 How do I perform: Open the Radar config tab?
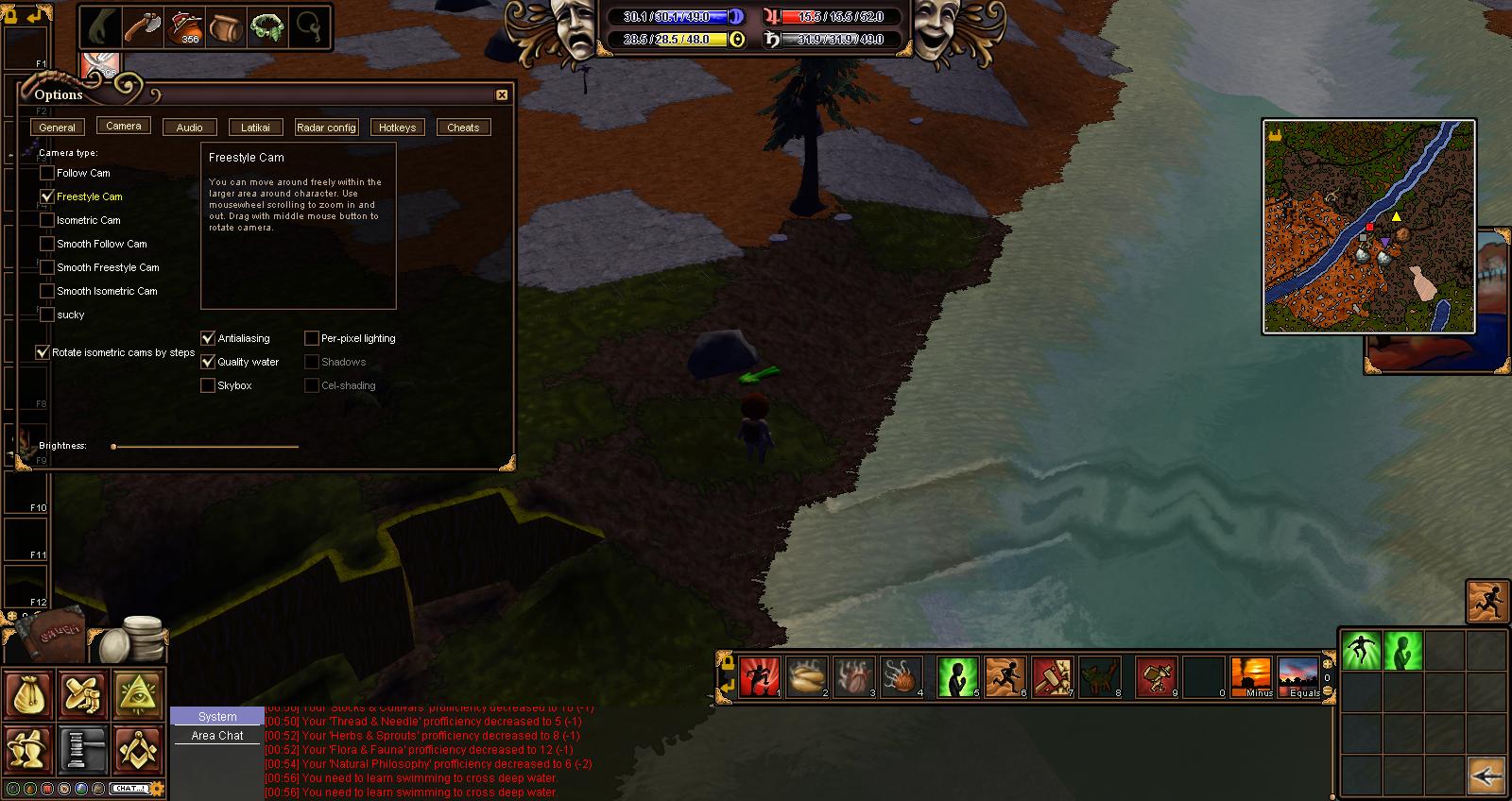[326, 128]
